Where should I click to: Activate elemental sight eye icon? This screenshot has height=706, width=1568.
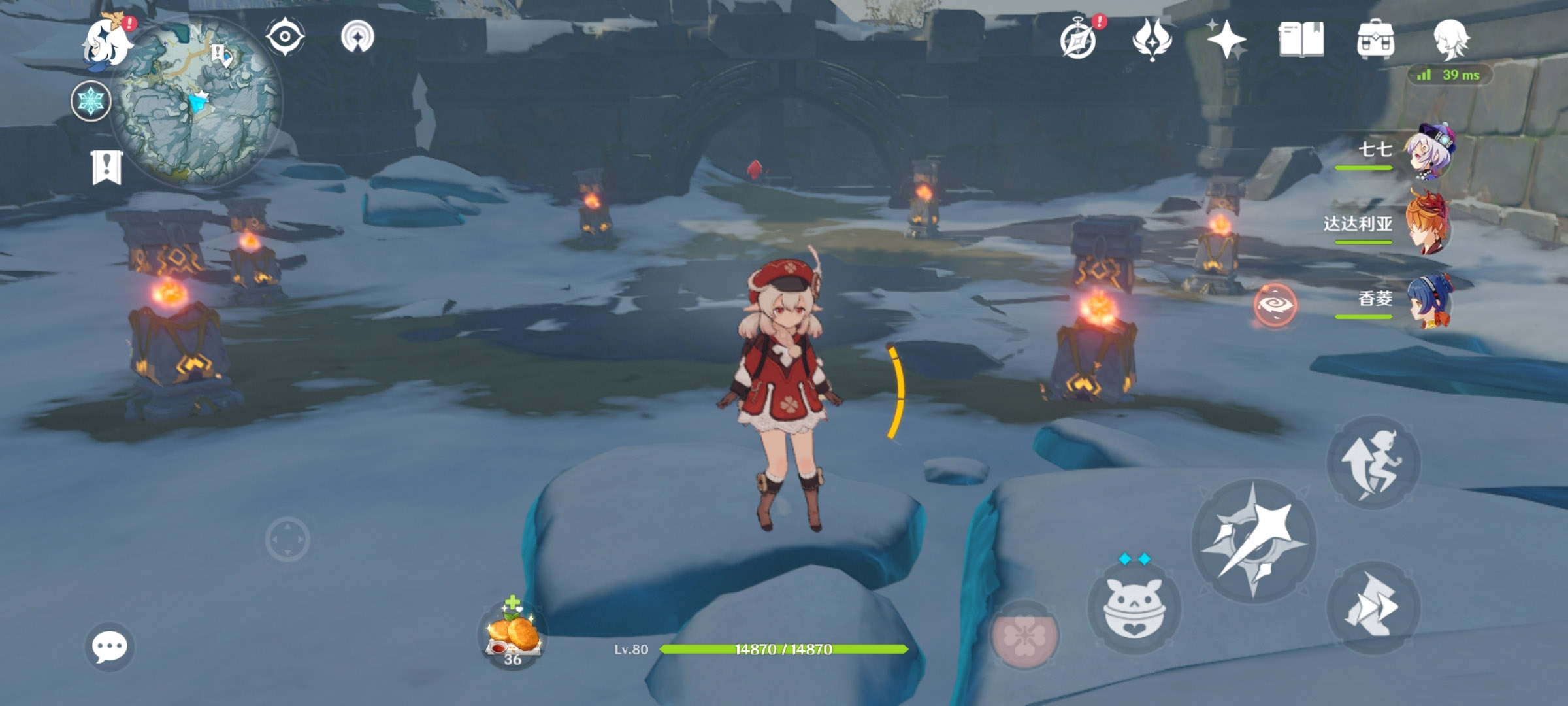[285, 36]
